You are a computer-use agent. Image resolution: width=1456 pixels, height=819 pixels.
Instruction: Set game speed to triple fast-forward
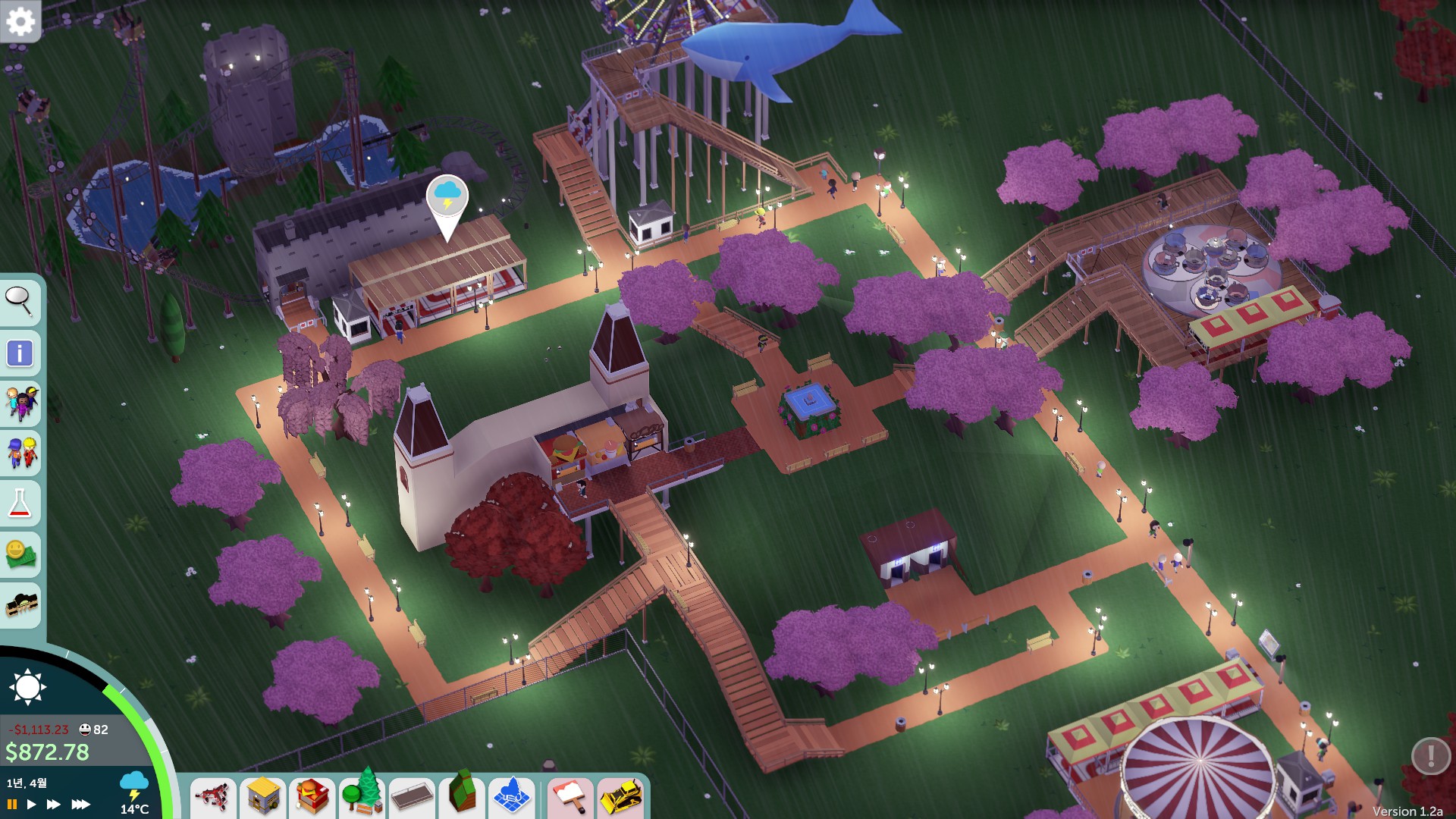80,804
